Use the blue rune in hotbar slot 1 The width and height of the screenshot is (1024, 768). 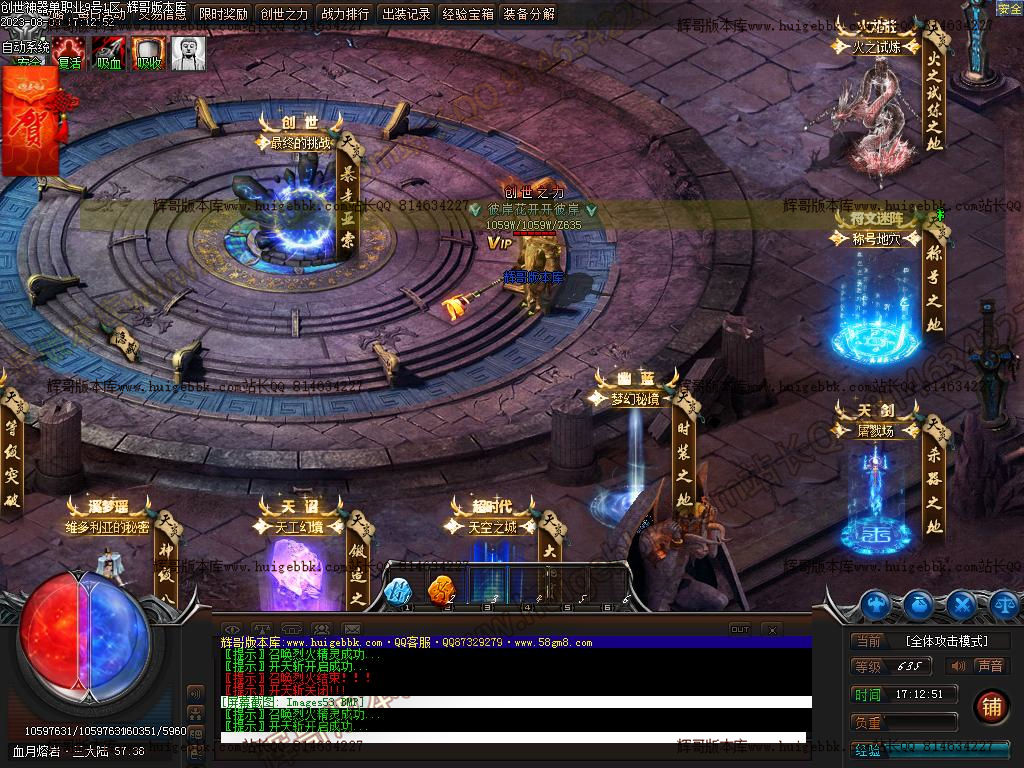[399, 591]
